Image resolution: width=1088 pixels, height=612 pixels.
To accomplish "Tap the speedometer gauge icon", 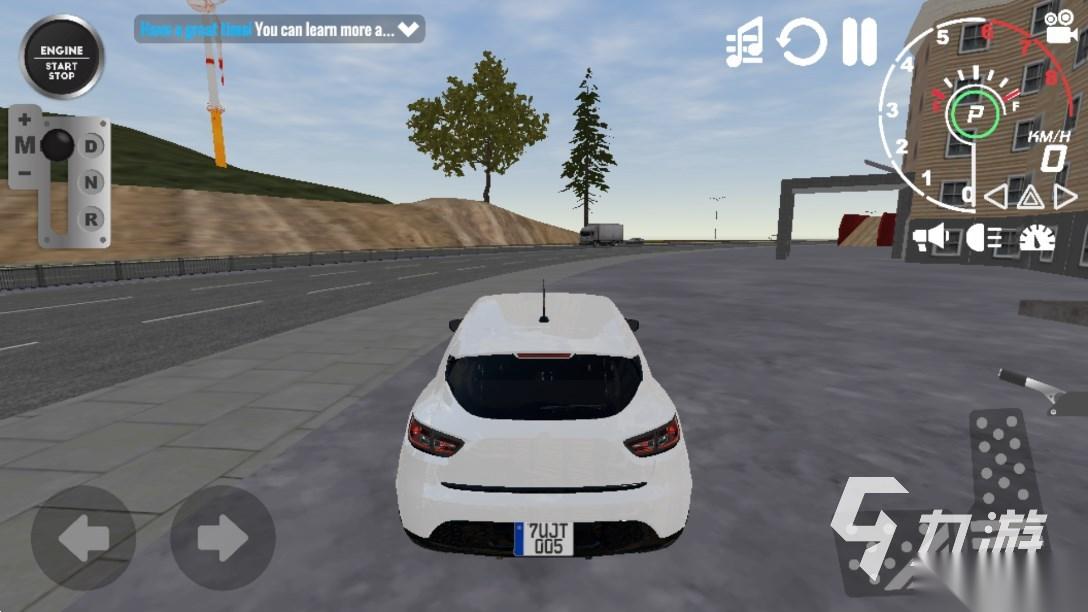I will coord(1037,238).
